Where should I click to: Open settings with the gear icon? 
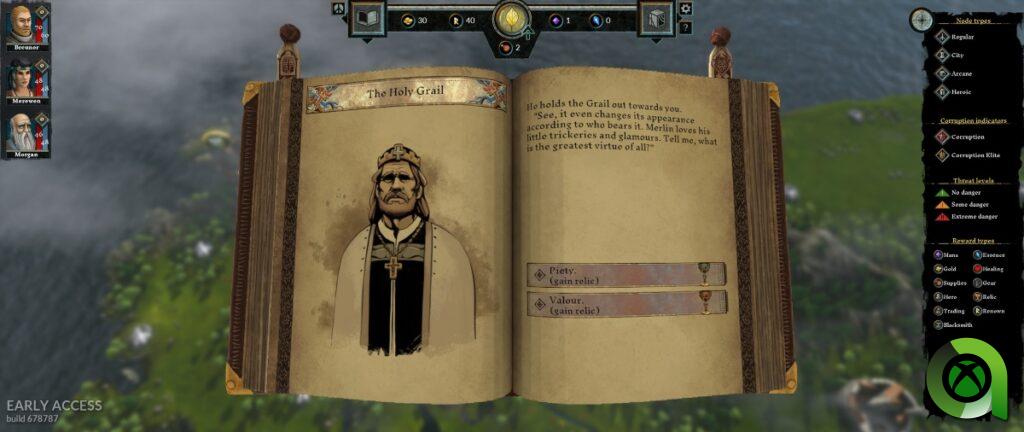coord(685,9)
